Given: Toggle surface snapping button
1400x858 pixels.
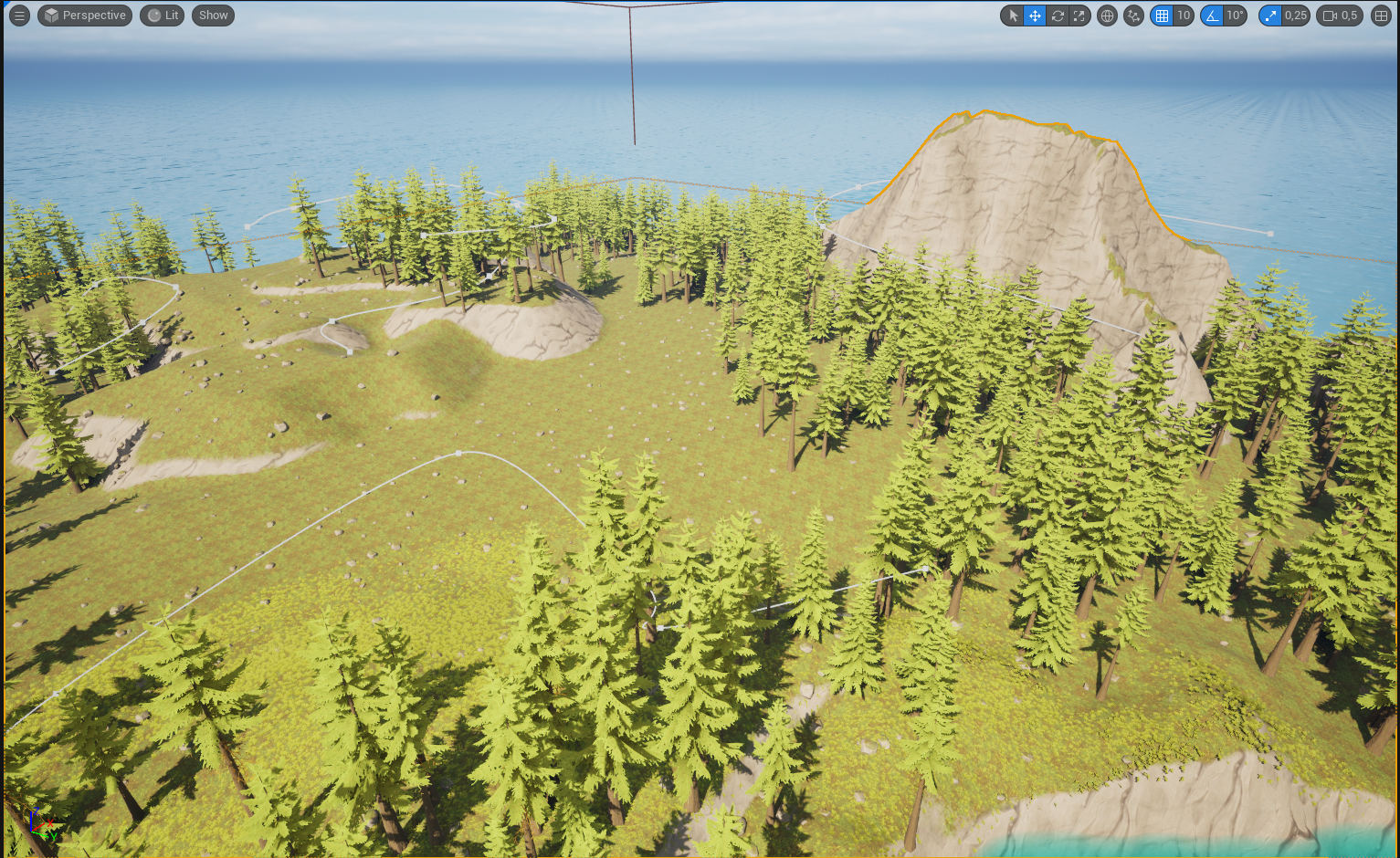Looking at the screenshot, I should click(x=1133, y=16).
